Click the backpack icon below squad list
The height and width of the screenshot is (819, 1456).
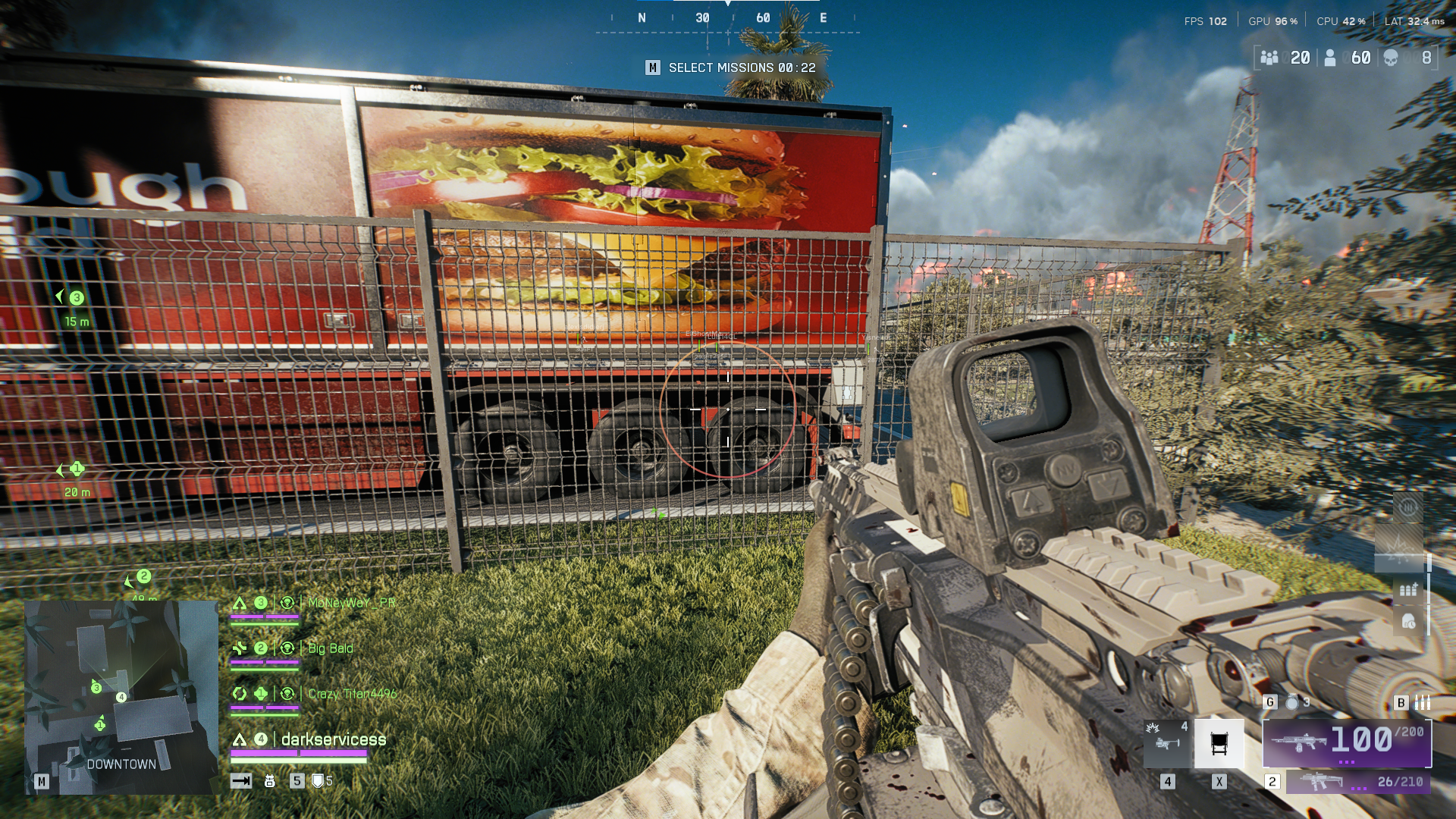(x=269, y=781)
